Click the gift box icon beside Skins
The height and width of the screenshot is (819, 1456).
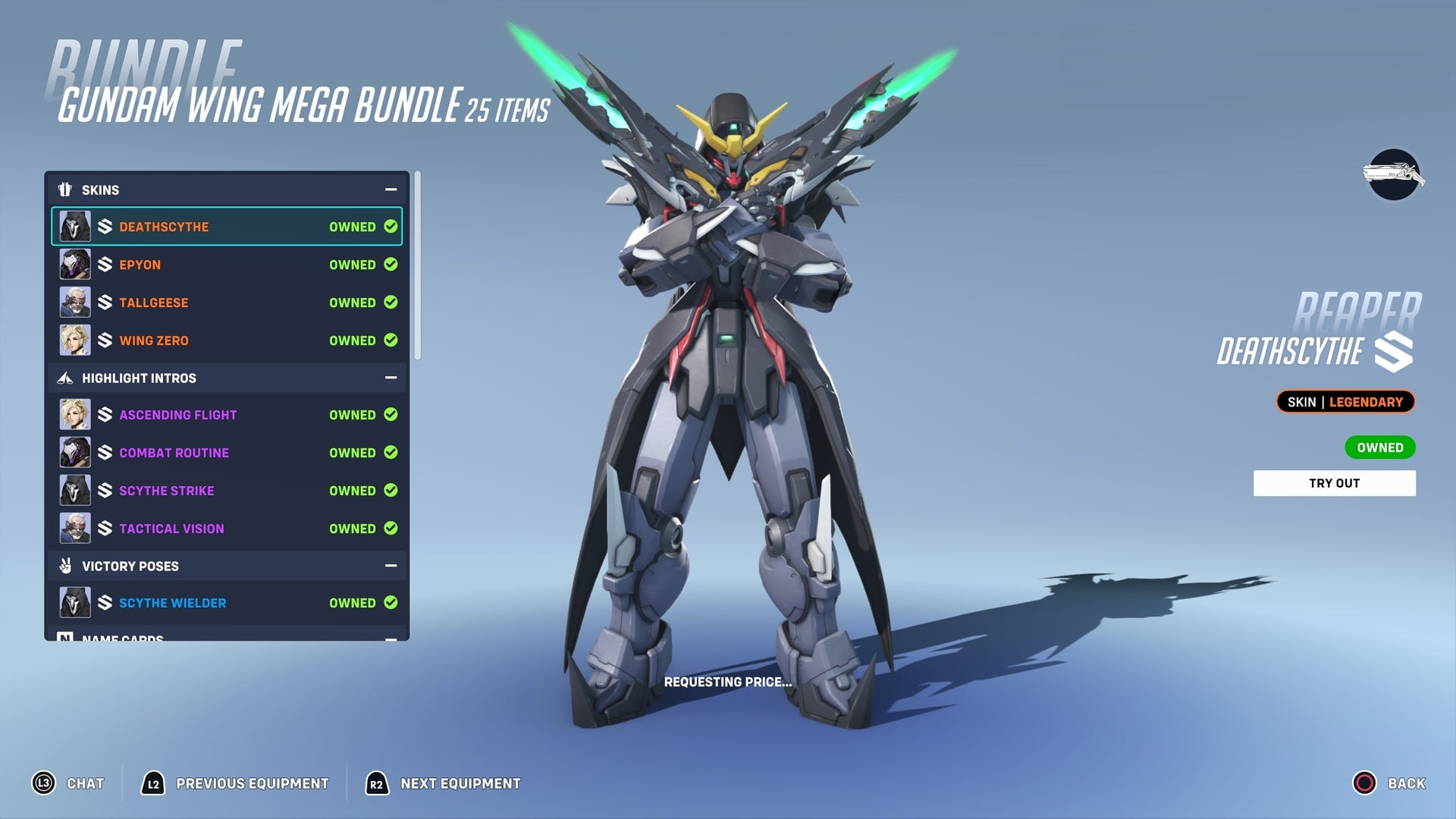(66, 189)
